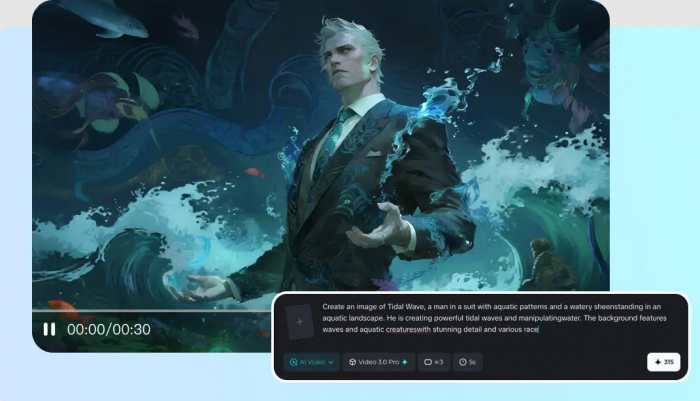700x401 pixels.
Task: Add a reference image with the plus tile
Action: (x=300, y=321)
